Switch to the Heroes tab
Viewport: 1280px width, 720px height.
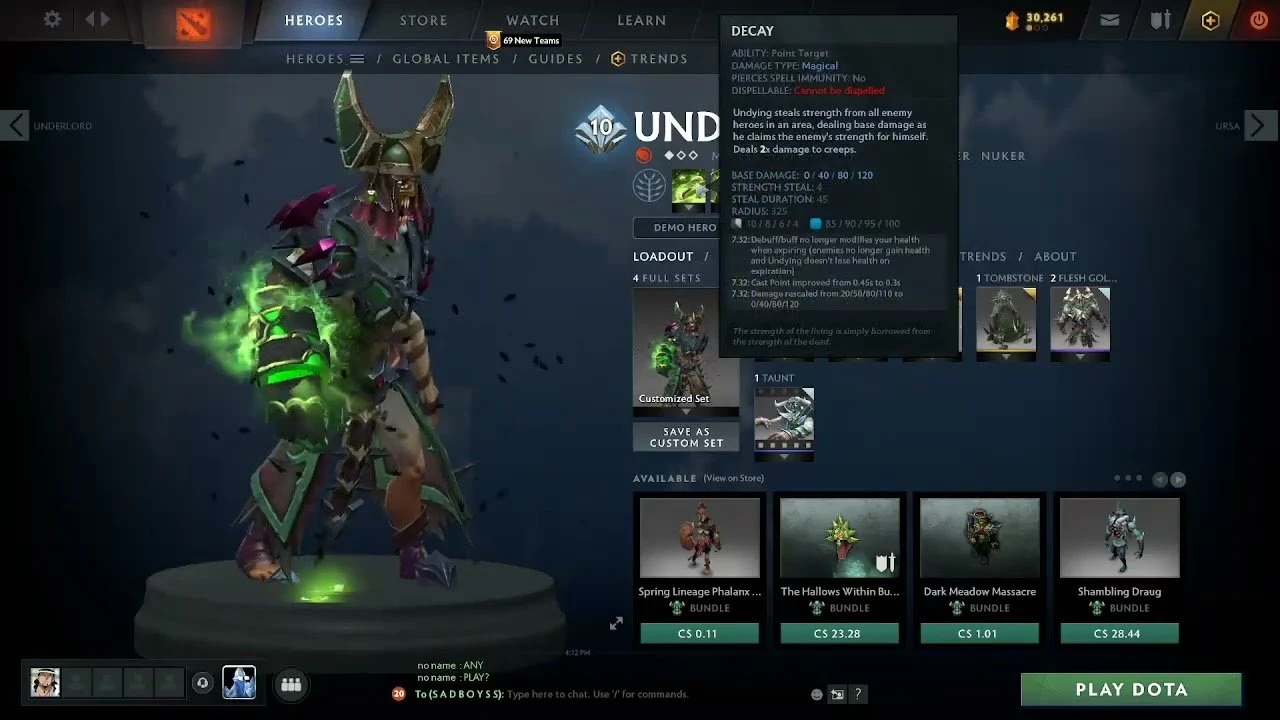[313, 20]
